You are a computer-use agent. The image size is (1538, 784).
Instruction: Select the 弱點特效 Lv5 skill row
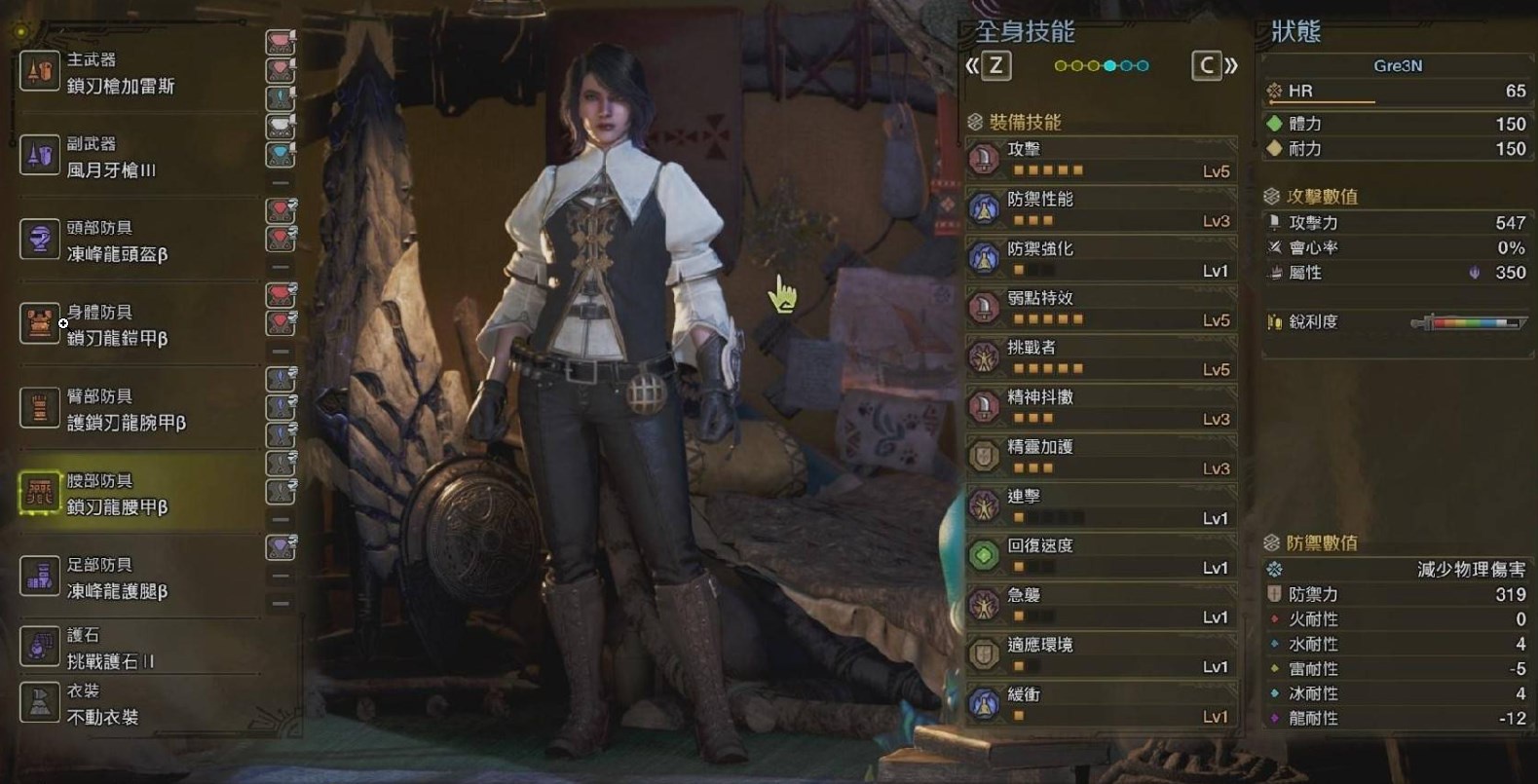click(x=1101, y=309)
